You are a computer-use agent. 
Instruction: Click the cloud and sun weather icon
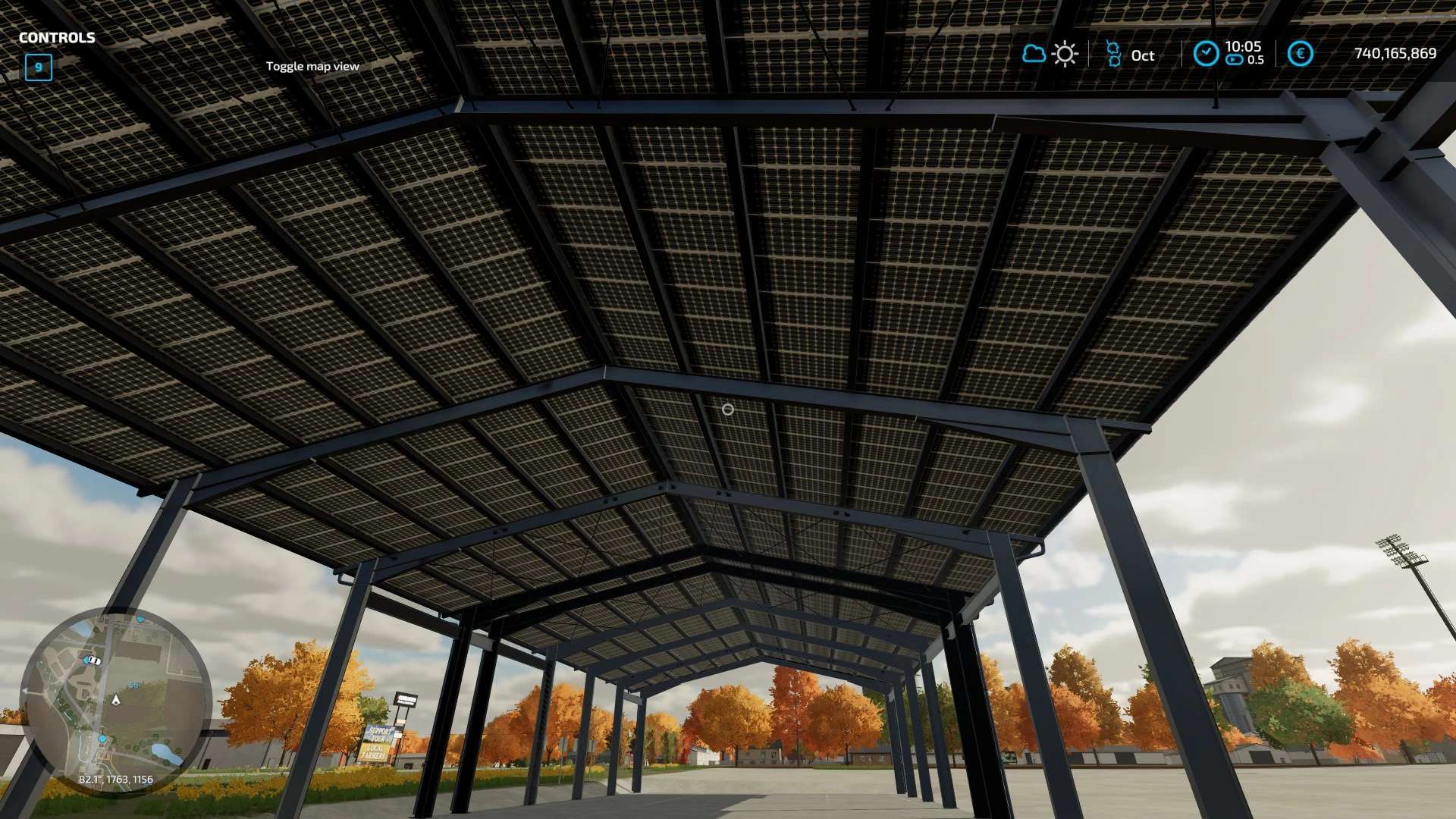[1050, 54]
